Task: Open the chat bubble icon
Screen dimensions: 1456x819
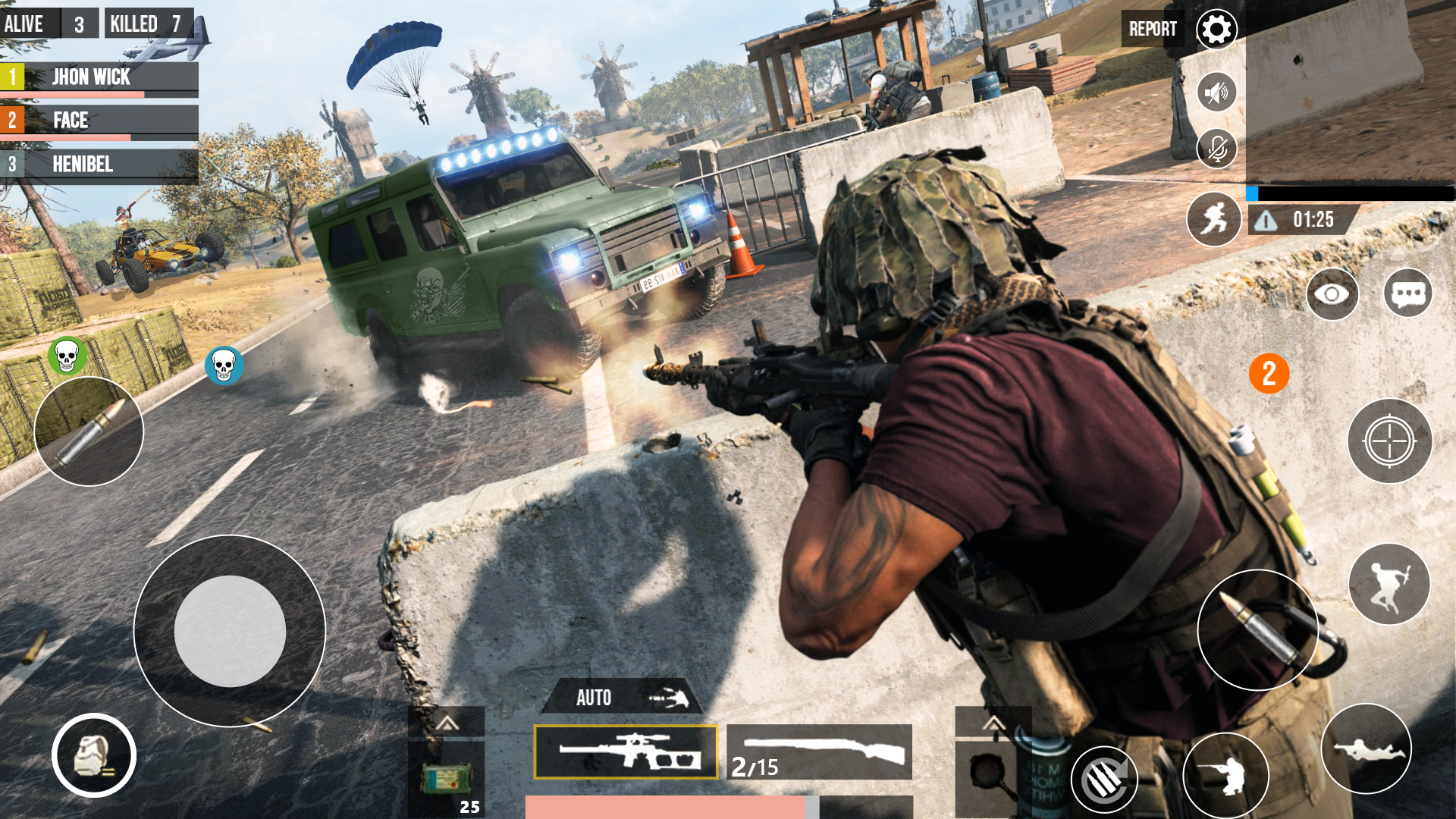Action: [1409, 294]
